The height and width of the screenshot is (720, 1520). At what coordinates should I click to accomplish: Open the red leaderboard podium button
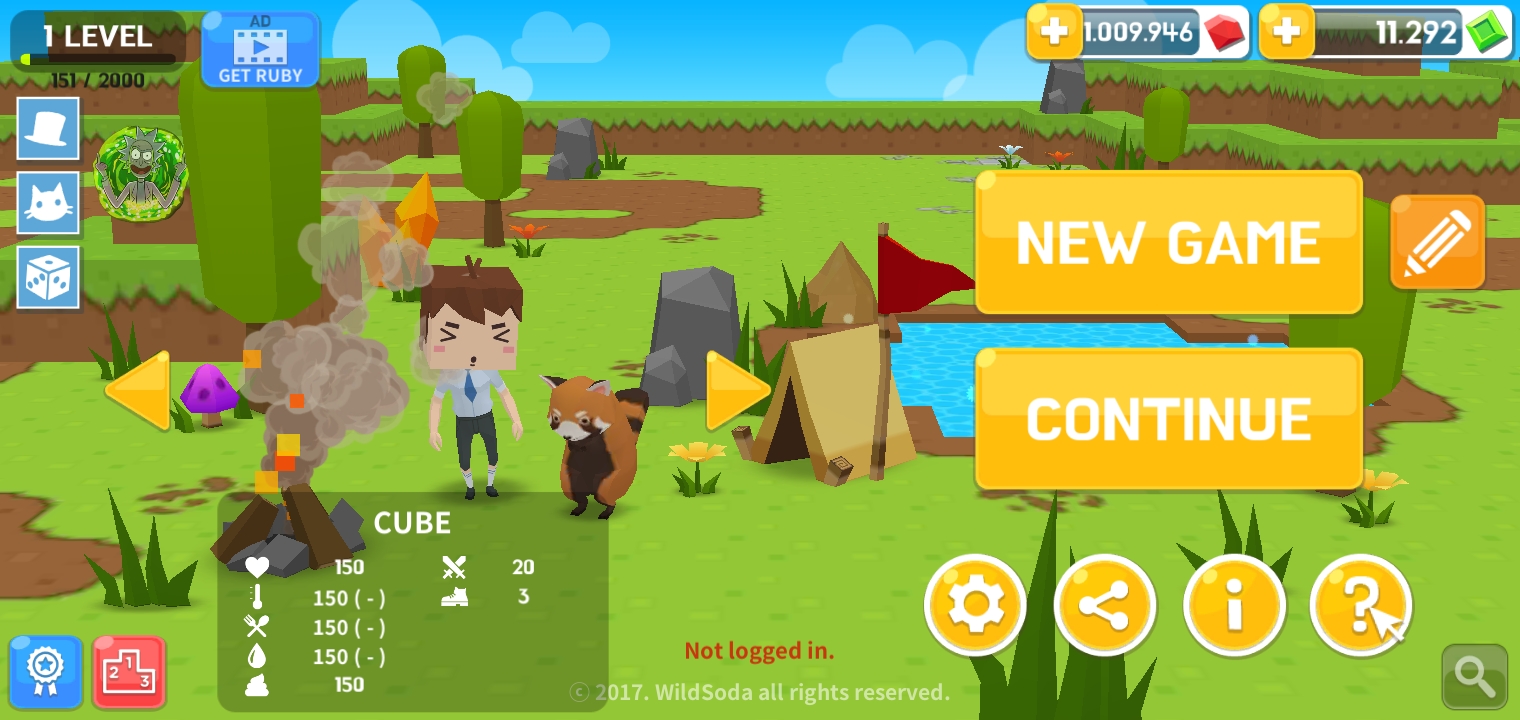(129, 672)
